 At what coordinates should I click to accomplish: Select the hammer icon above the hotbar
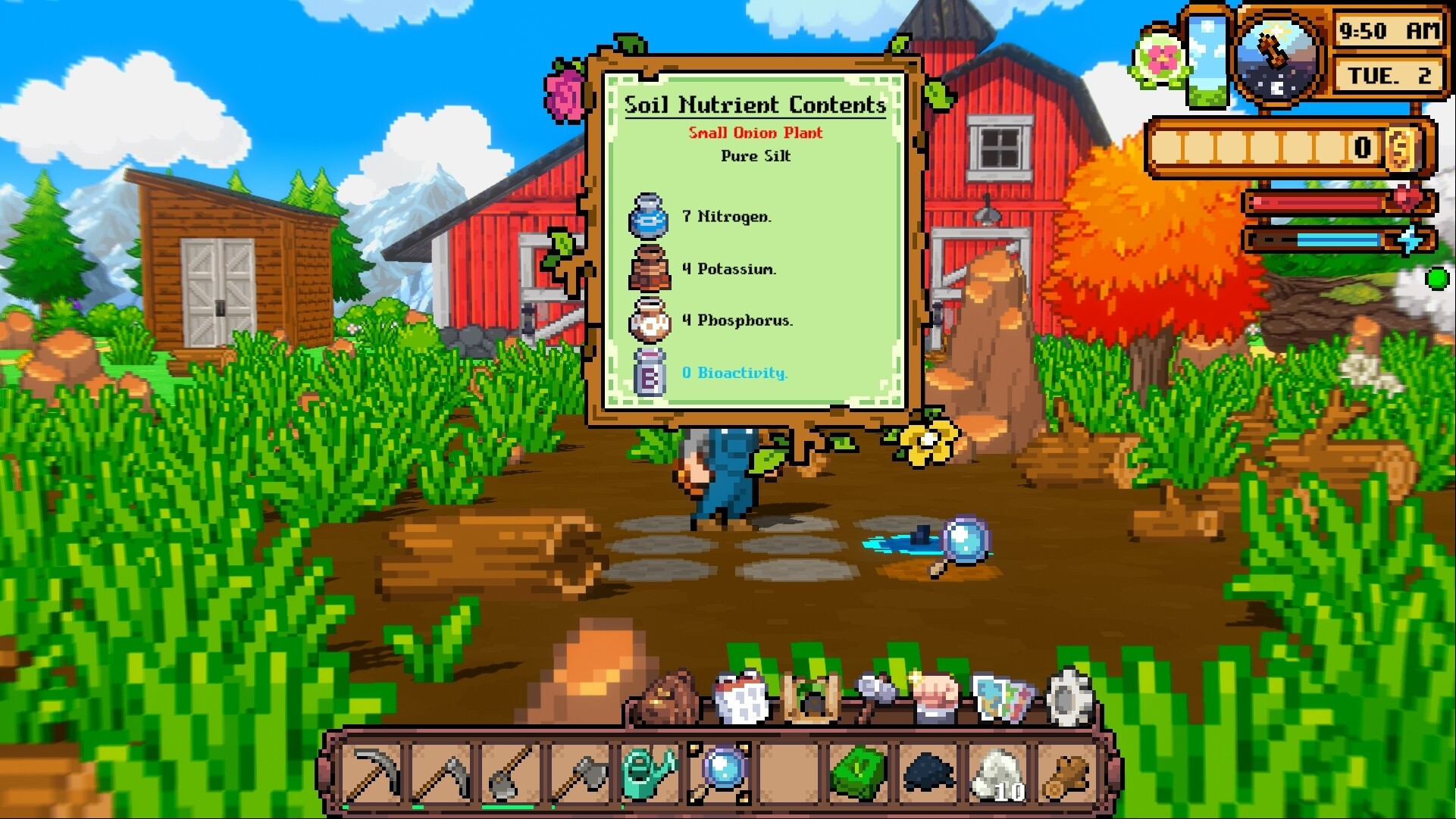click(x=875, y=697)
